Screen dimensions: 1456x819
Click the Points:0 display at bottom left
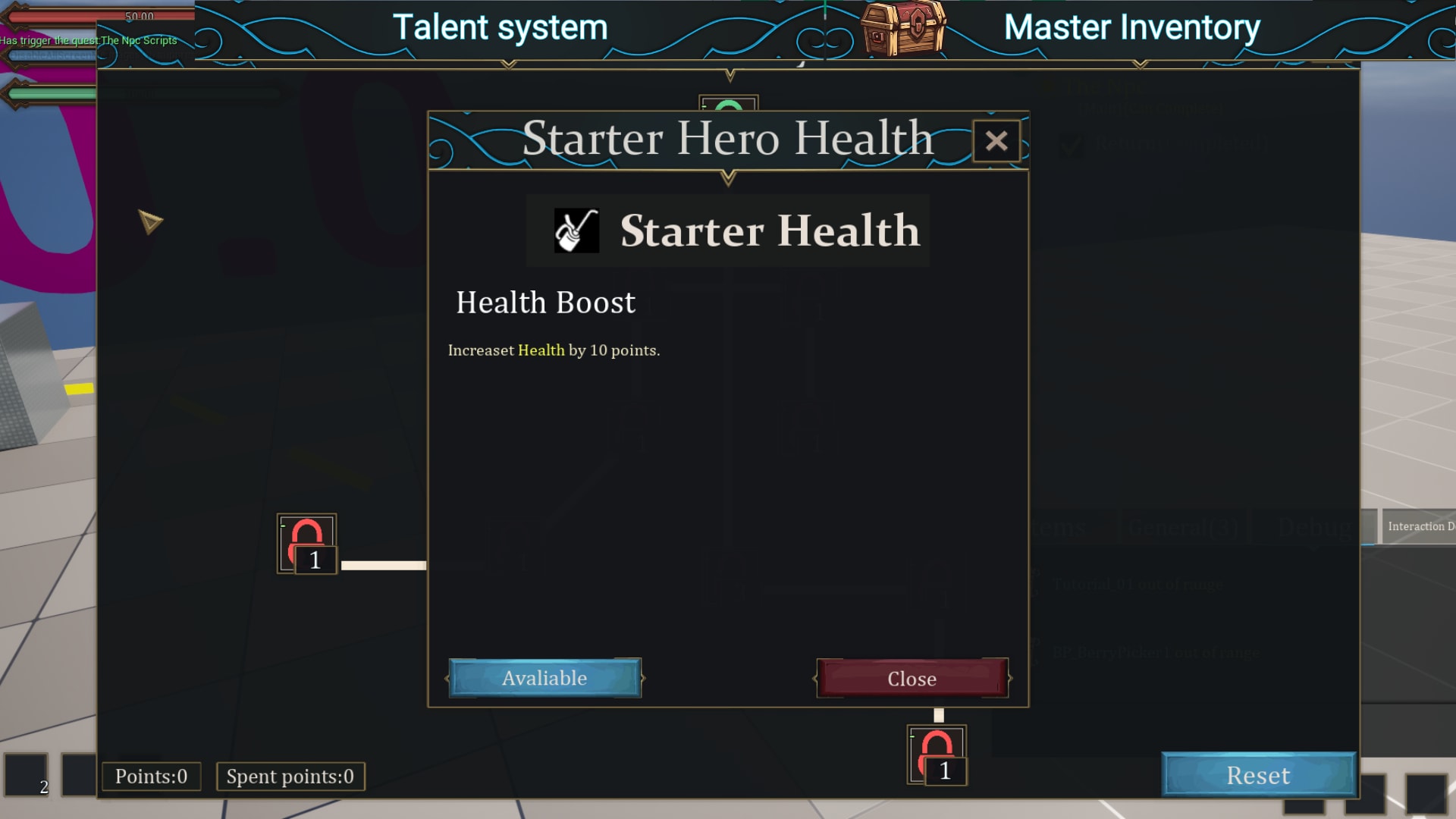pos(150,776)
